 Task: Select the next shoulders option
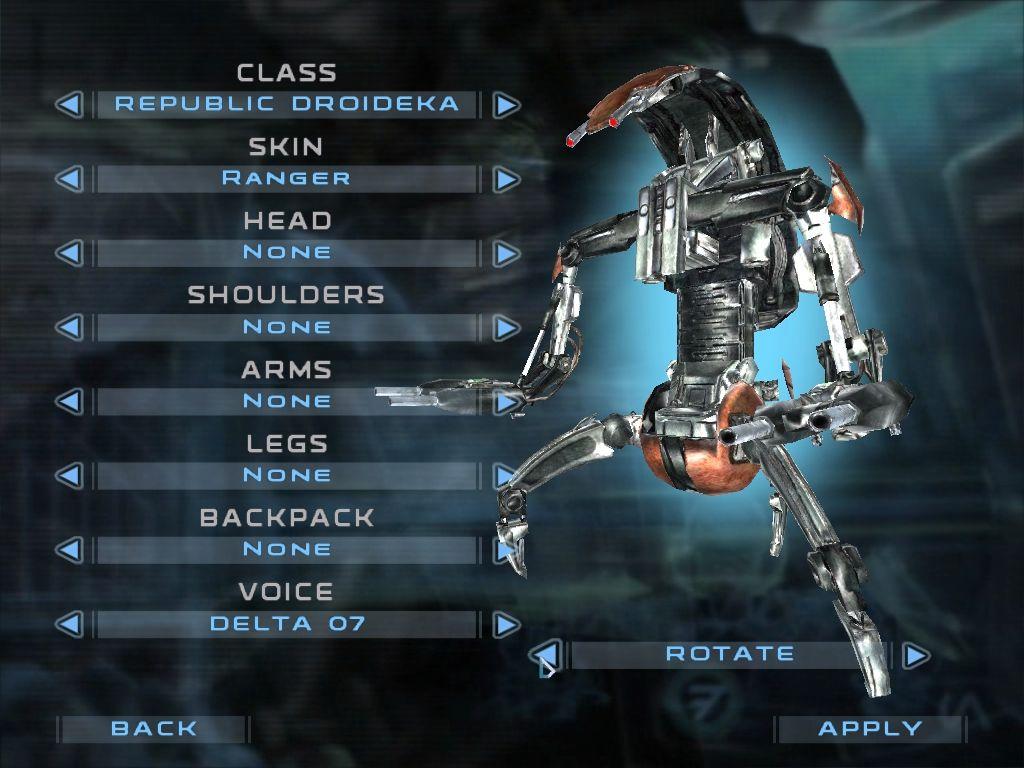tap(507, 327)
